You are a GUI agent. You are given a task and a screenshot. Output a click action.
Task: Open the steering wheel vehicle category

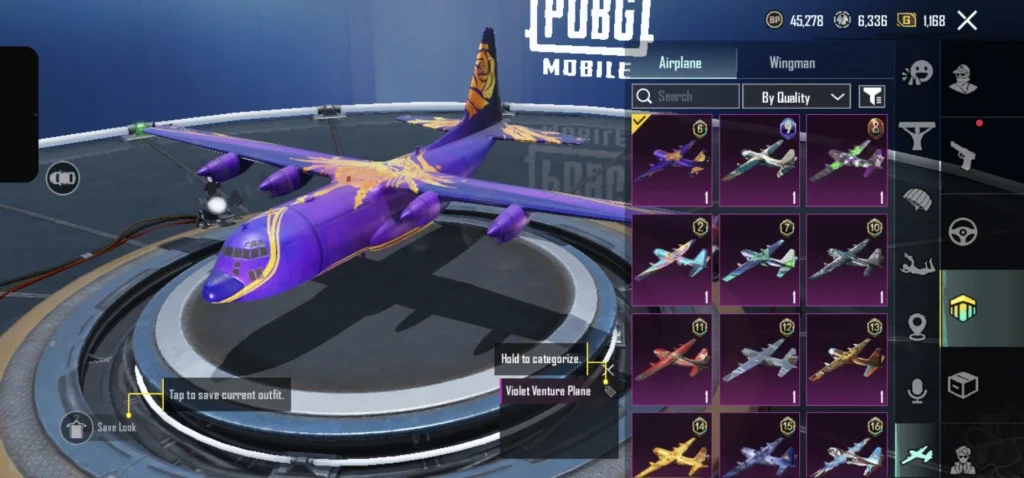pyautogui.click(x=963, y=232)
